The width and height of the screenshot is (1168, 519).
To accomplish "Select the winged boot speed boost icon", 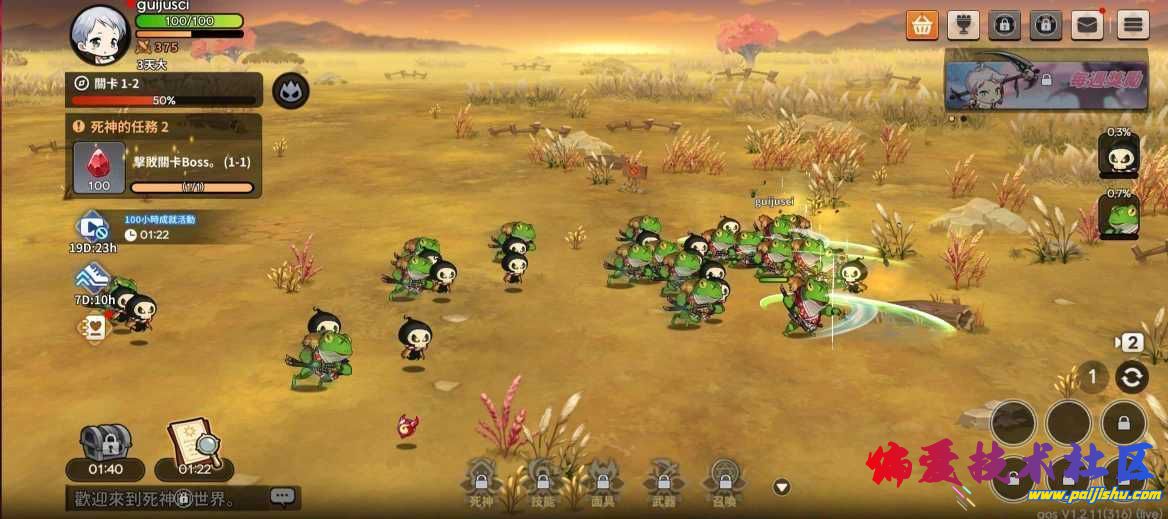I will pos(93,277).
